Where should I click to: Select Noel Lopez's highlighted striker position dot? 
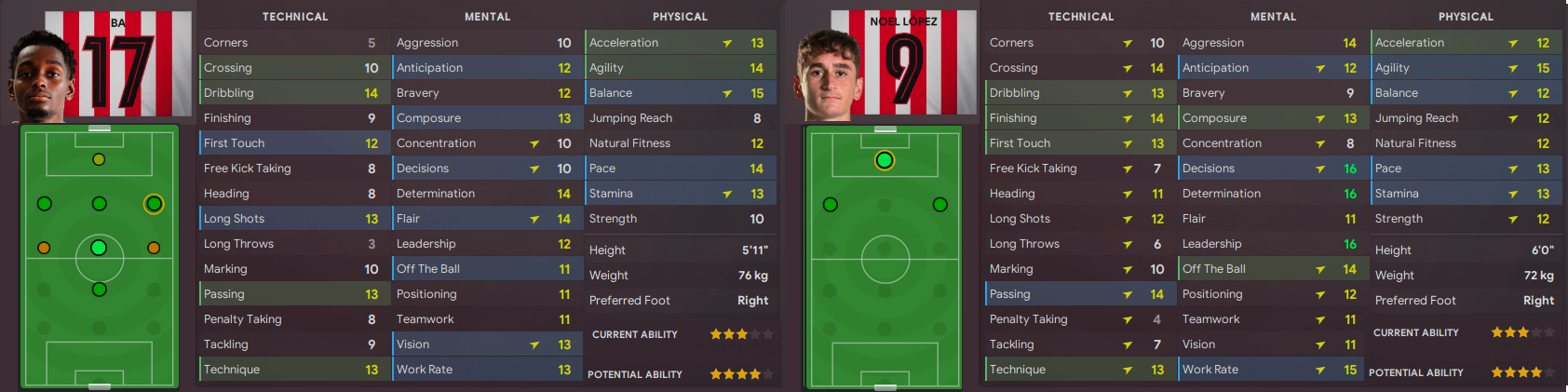click(x=885, y=160)
